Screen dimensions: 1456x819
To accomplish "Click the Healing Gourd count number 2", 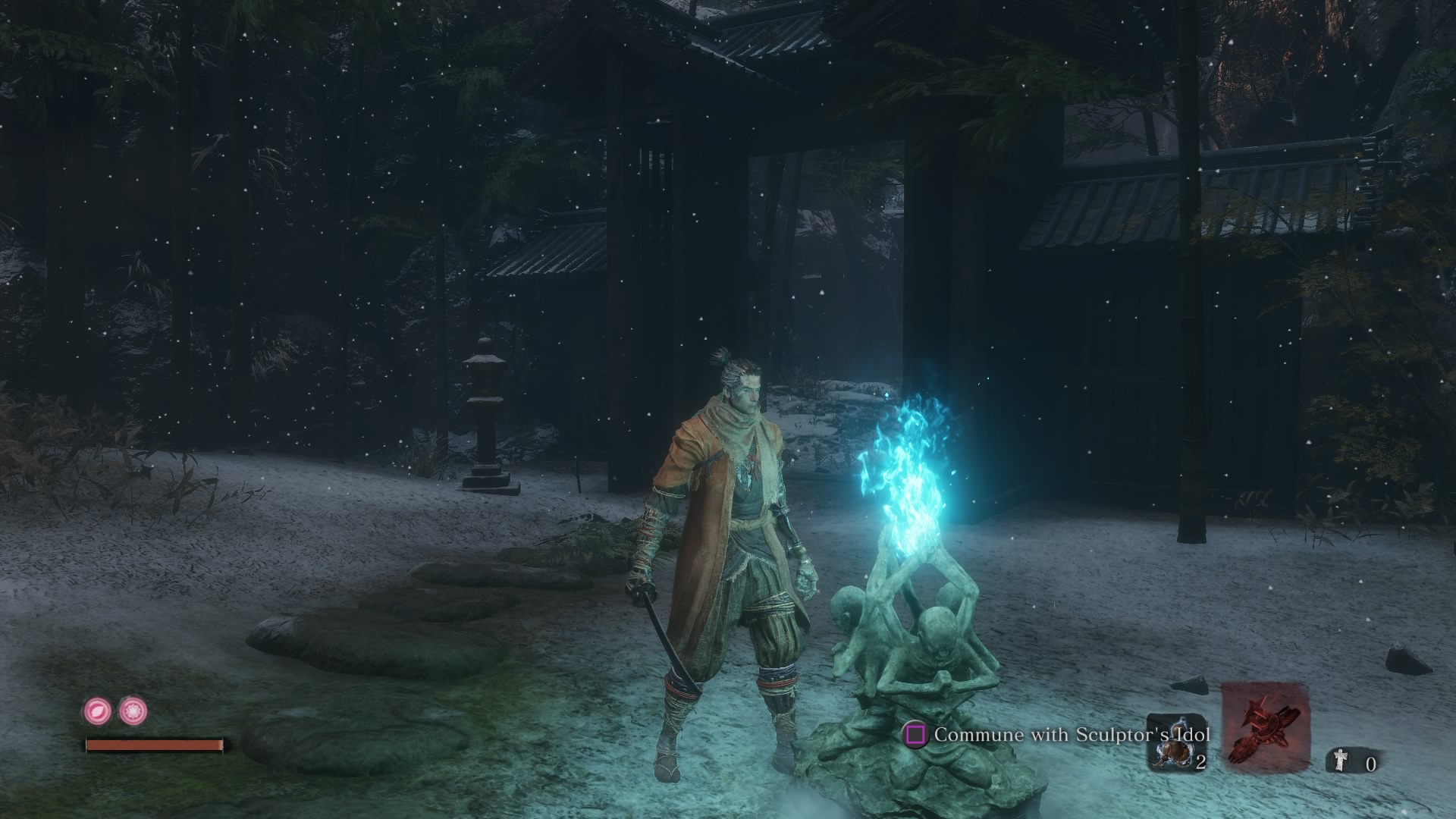I will tap(1200, 761).
